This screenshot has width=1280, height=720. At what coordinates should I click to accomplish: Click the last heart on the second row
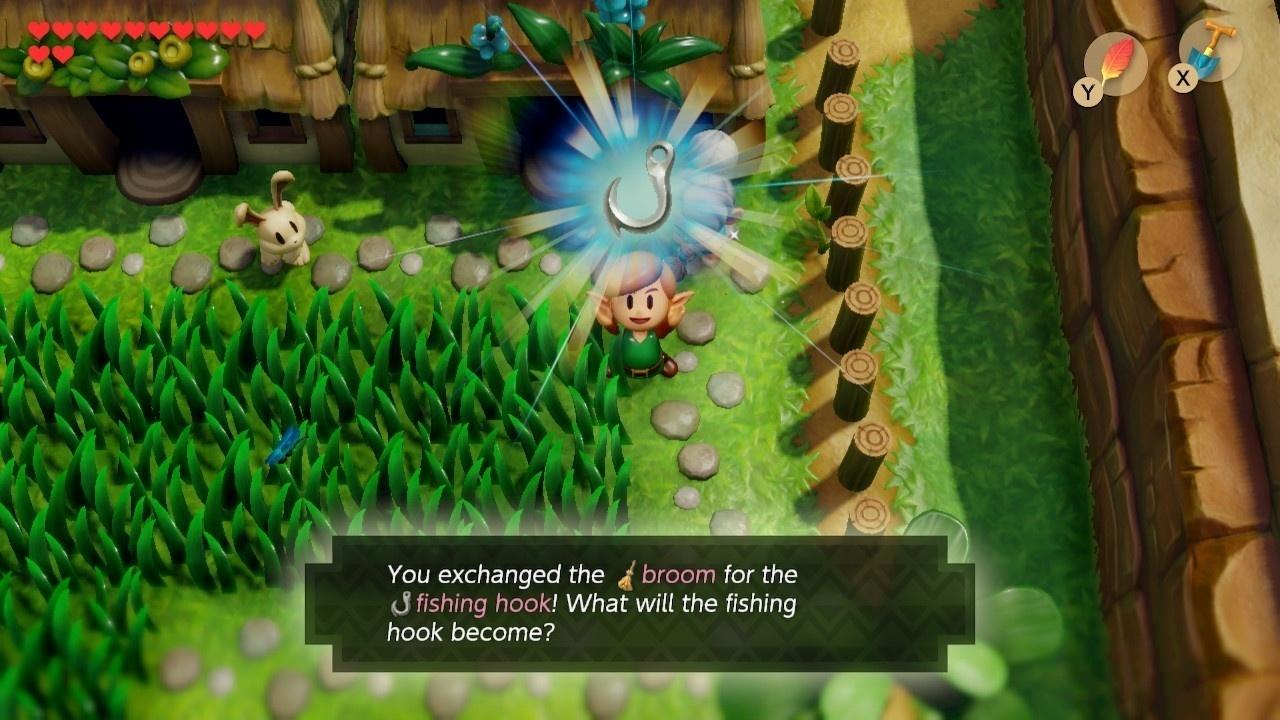click(63, 56)
